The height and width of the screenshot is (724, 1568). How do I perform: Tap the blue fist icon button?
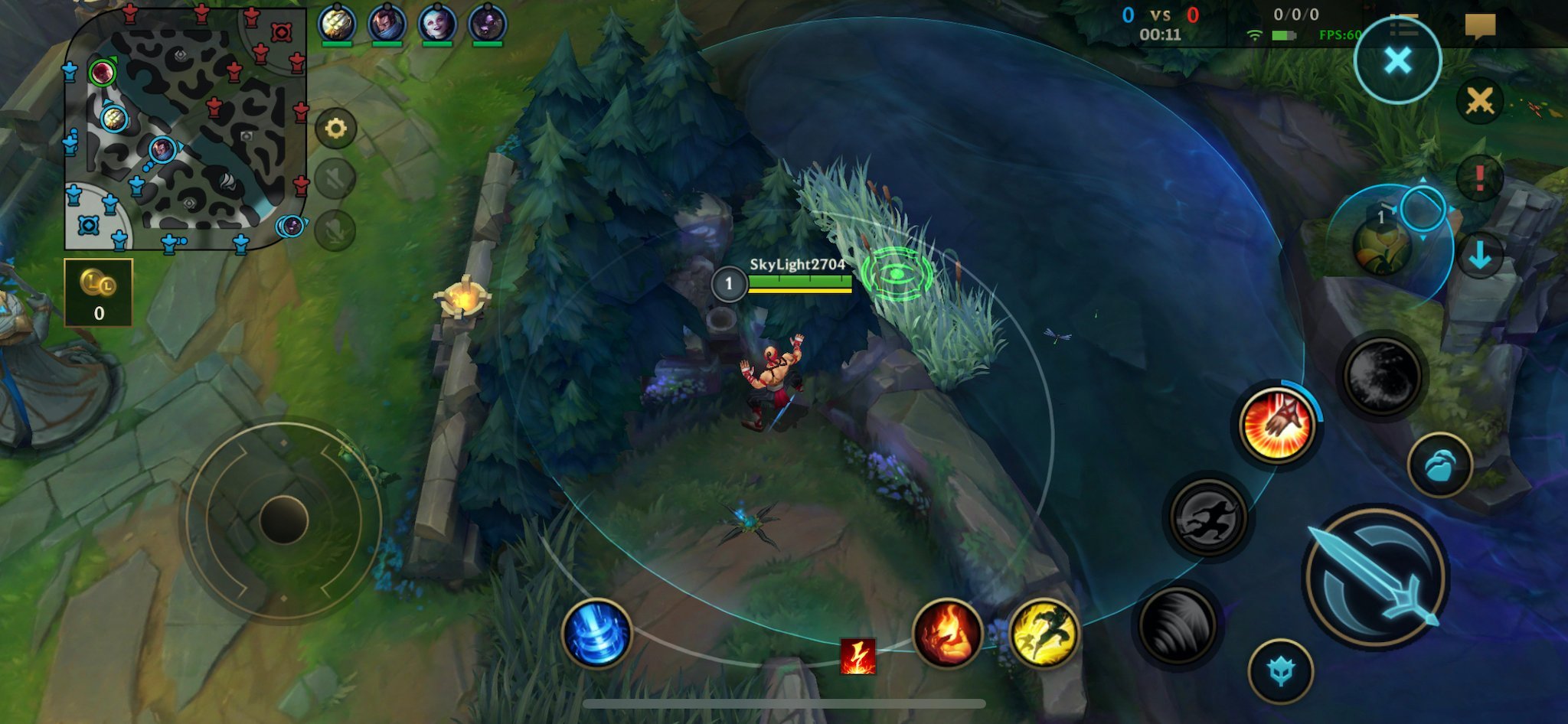[x=1439, y=465]
